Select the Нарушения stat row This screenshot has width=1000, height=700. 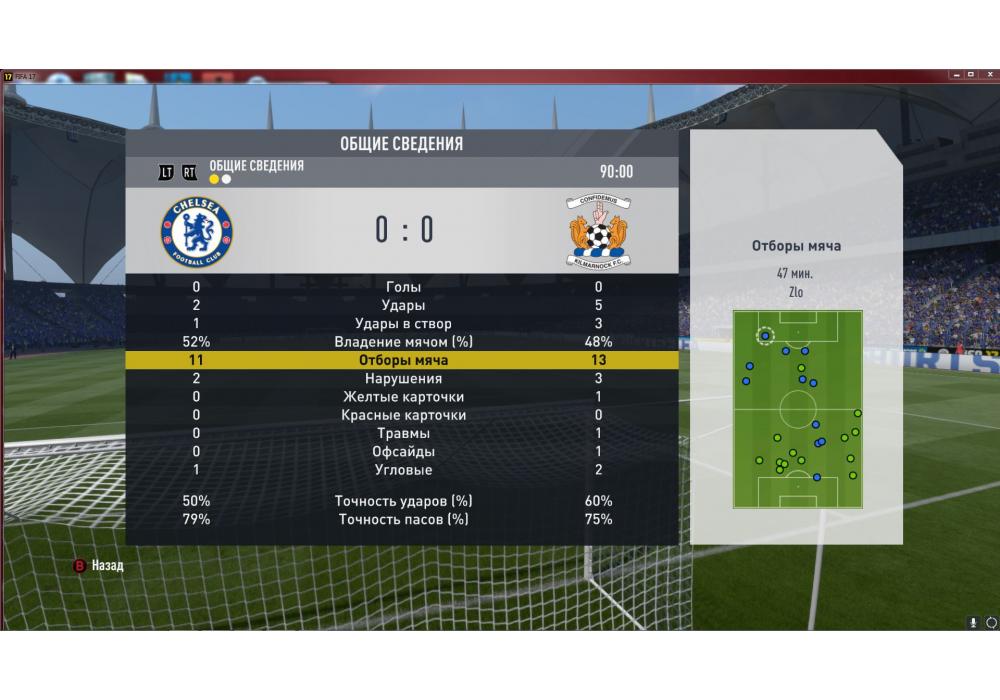pos(403,379)
